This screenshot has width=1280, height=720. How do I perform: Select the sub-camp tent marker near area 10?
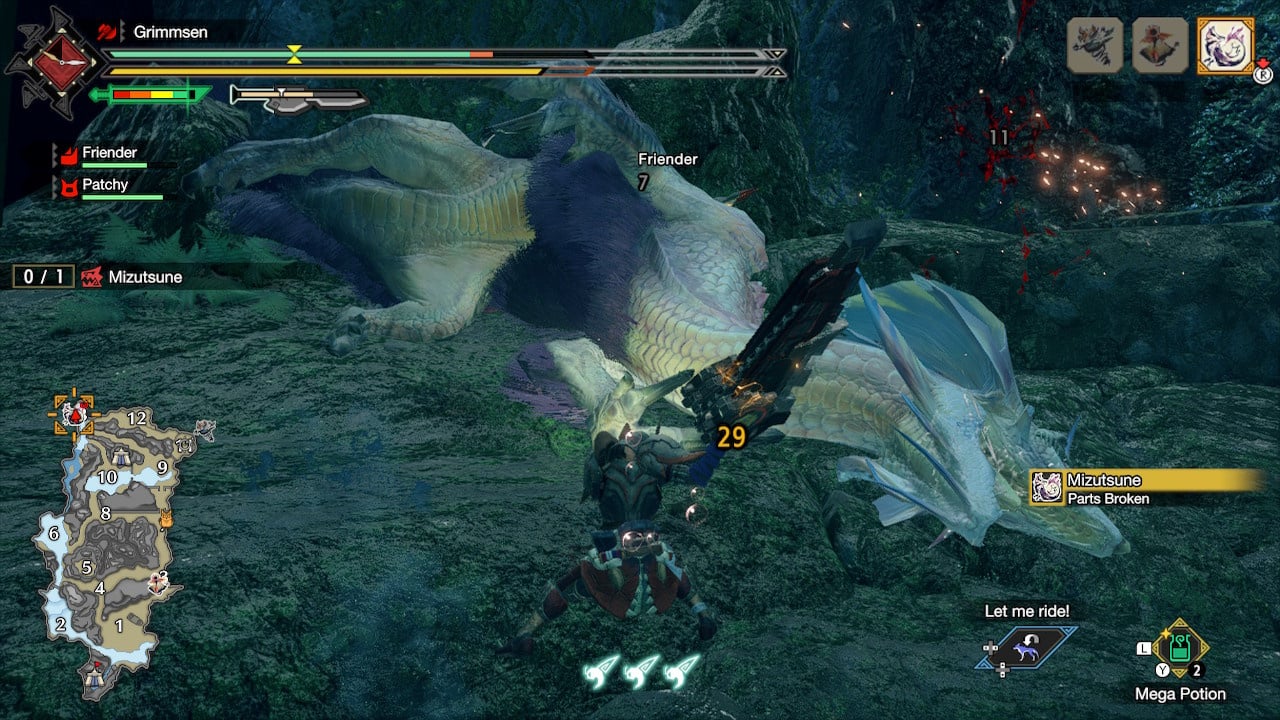coord(120,458)
